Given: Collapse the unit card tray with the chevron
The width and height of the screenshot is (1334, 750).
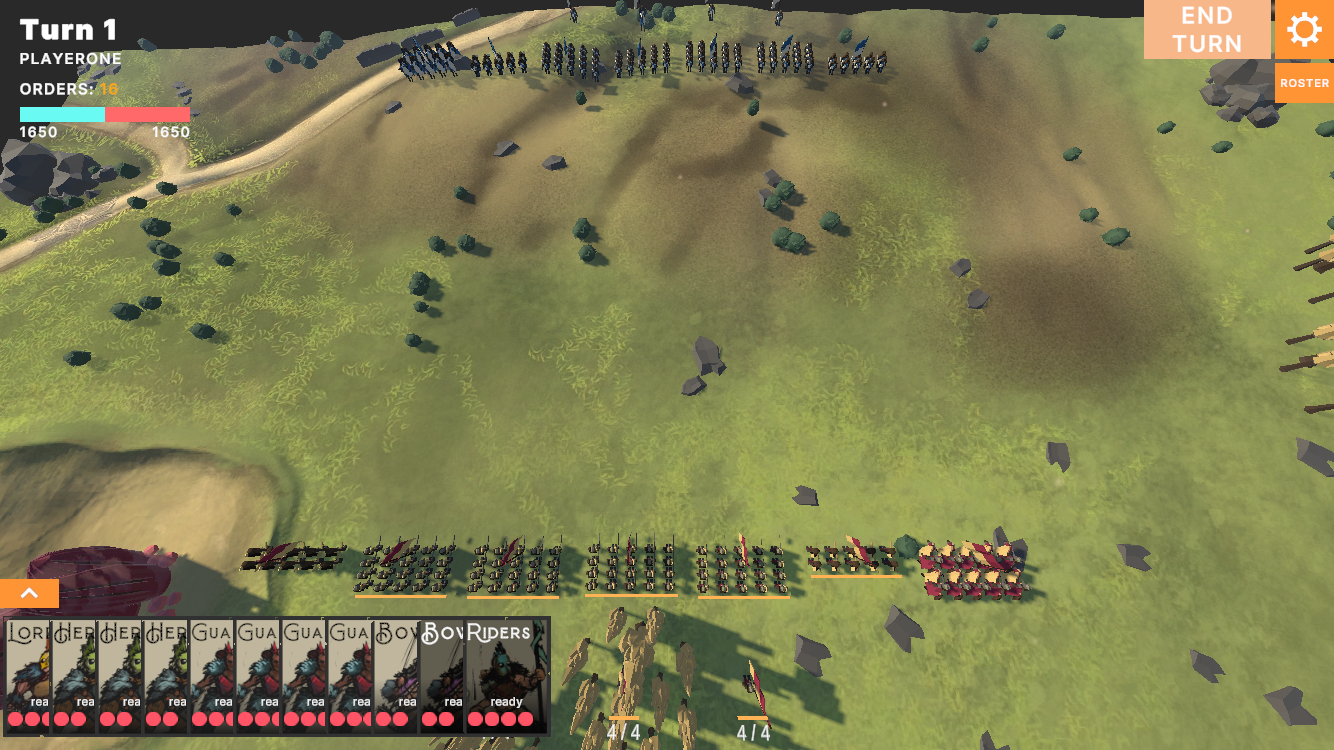Looking at the screenshot, I should pyautogui.click(x=29, y=593).
